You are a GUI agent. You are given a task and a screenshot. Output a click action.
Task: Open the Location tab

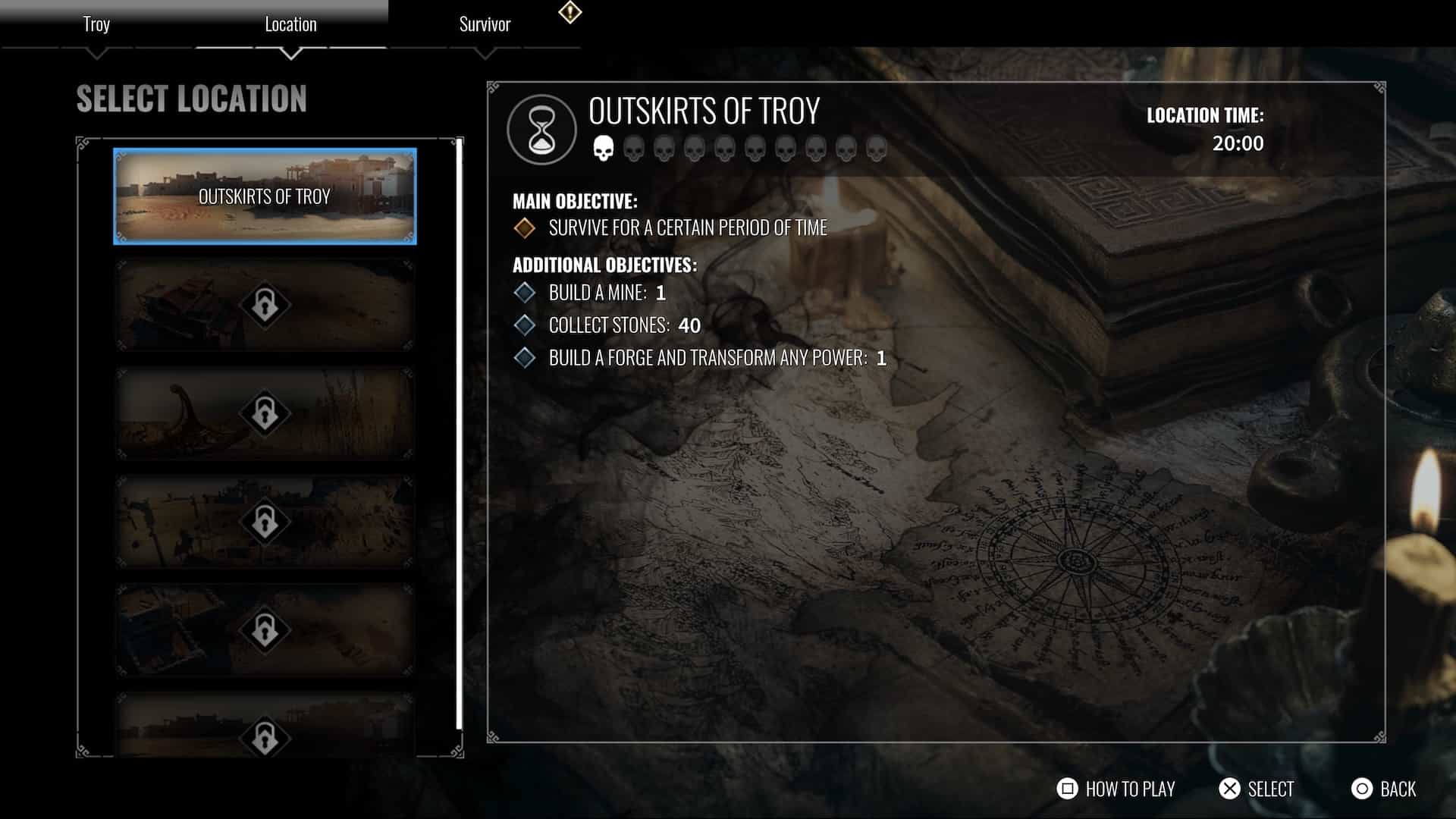(x=290, y=24)
